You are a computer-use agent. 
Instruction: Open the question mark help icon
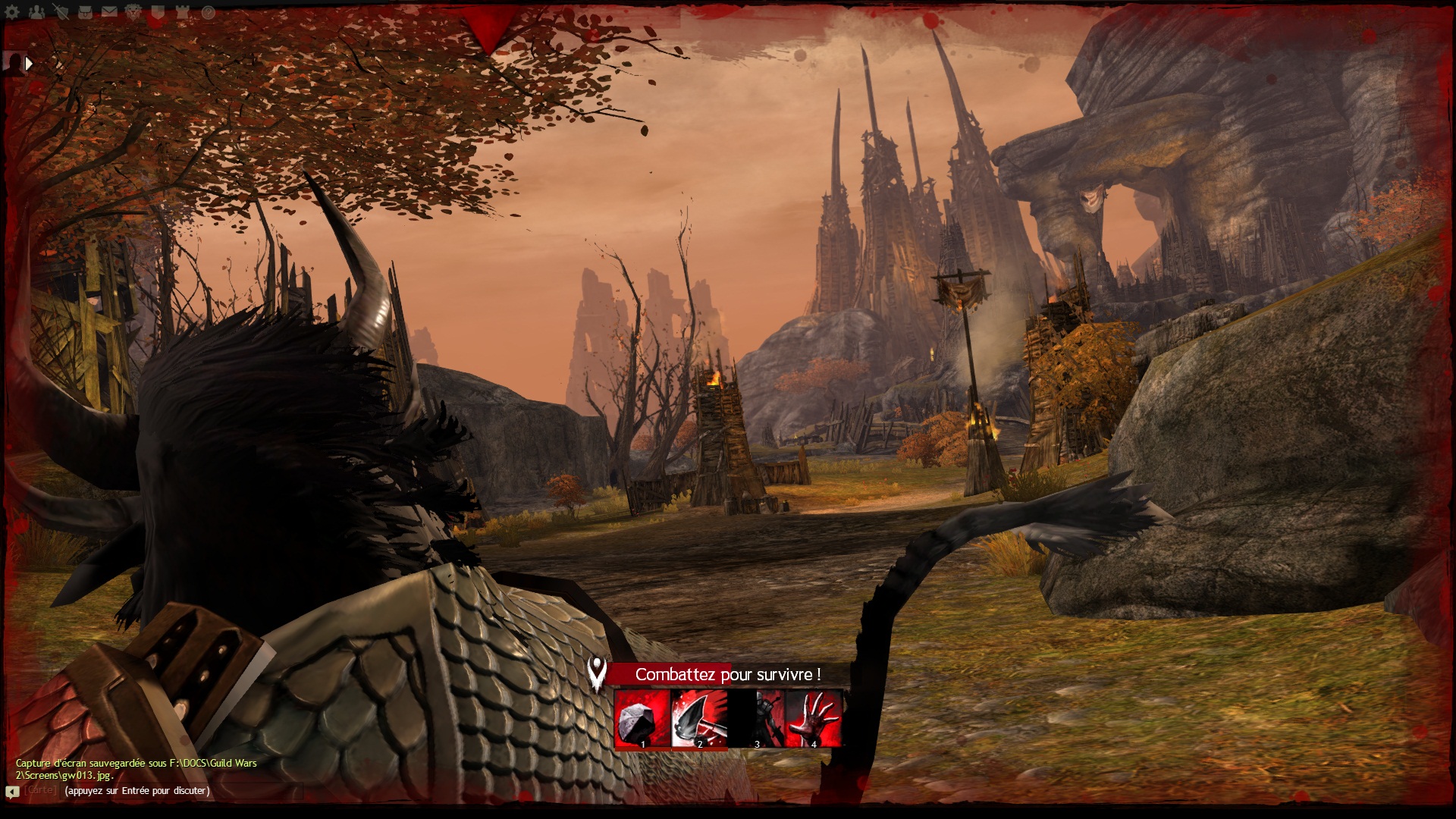tap(208, 12)
